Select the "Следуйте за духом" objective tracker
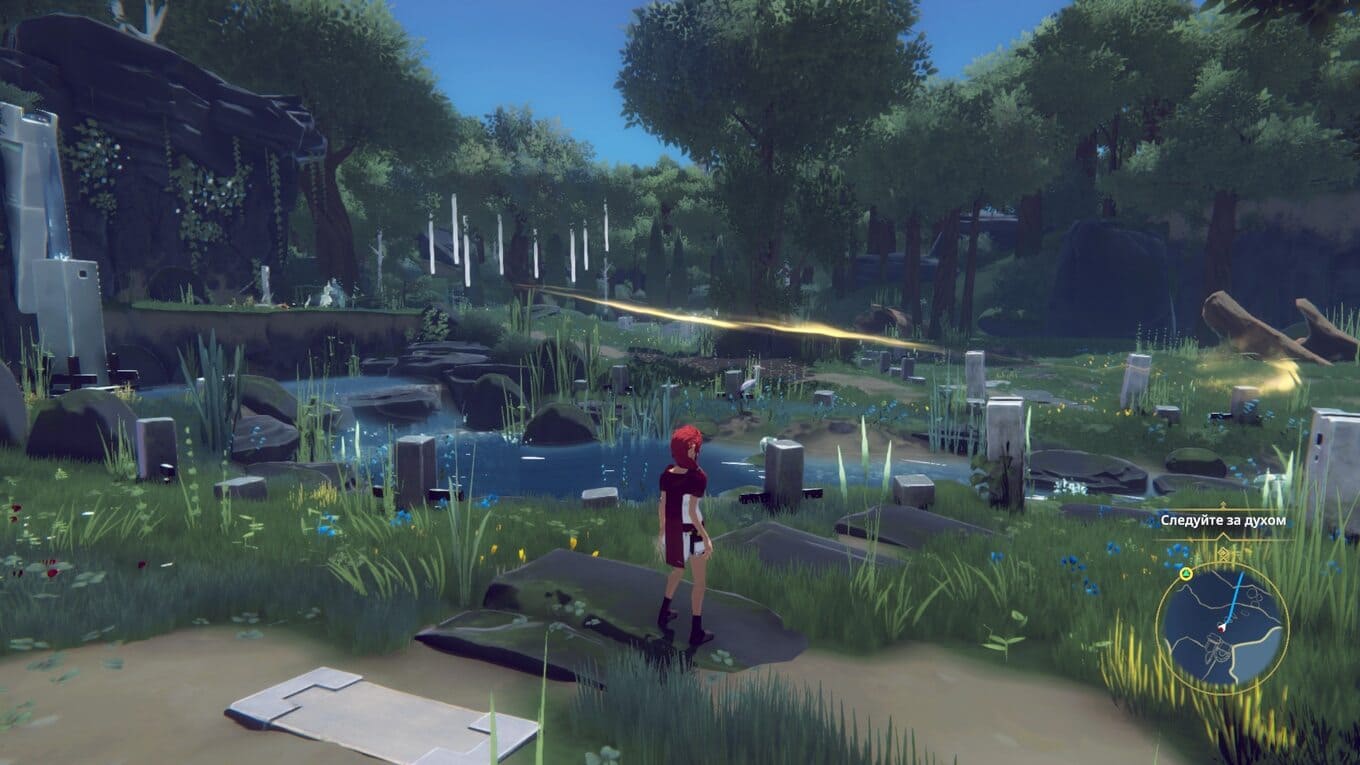 [x=1222, y=521]
